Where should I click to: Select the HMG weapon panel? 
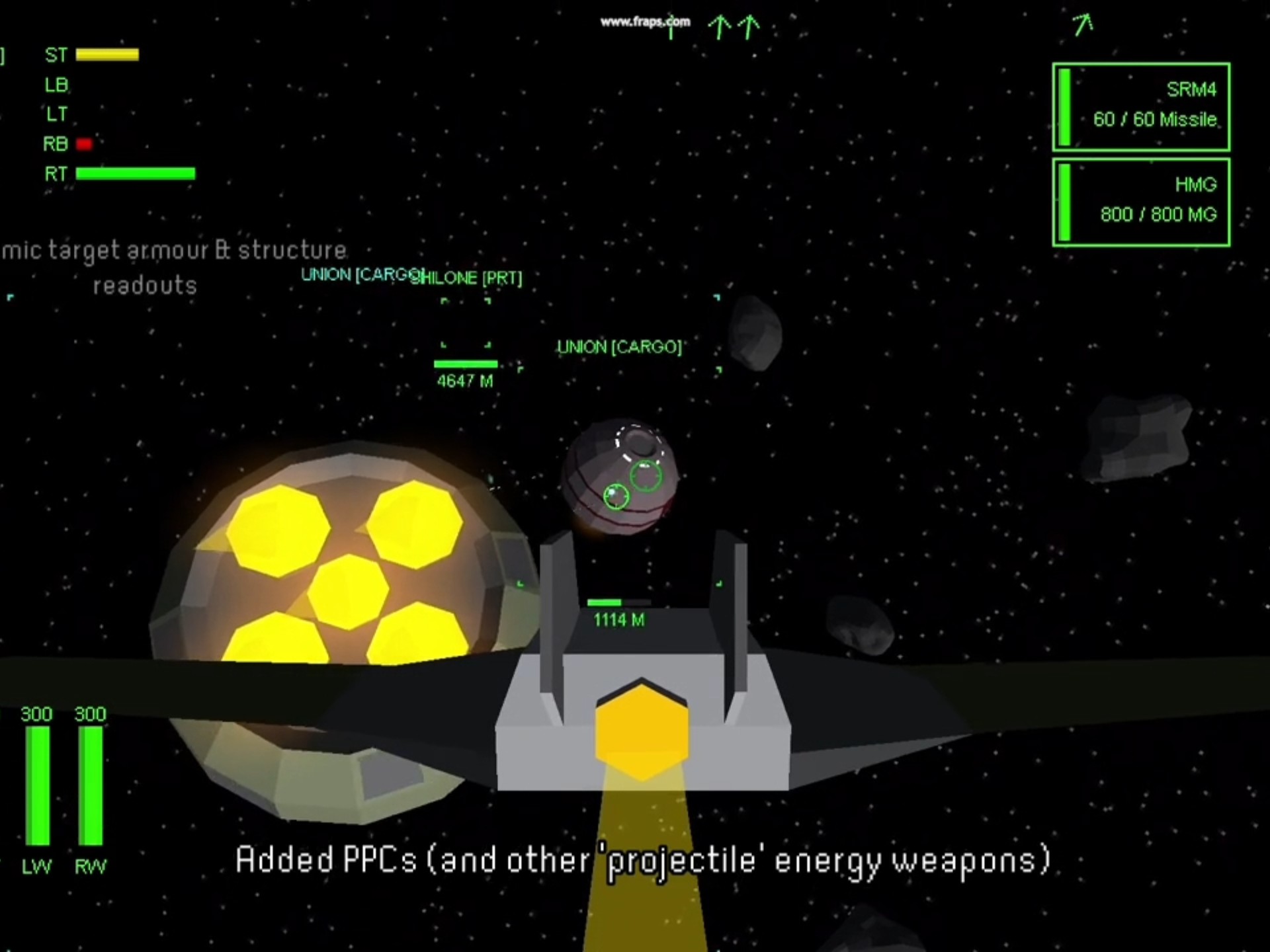(1141, 202)
